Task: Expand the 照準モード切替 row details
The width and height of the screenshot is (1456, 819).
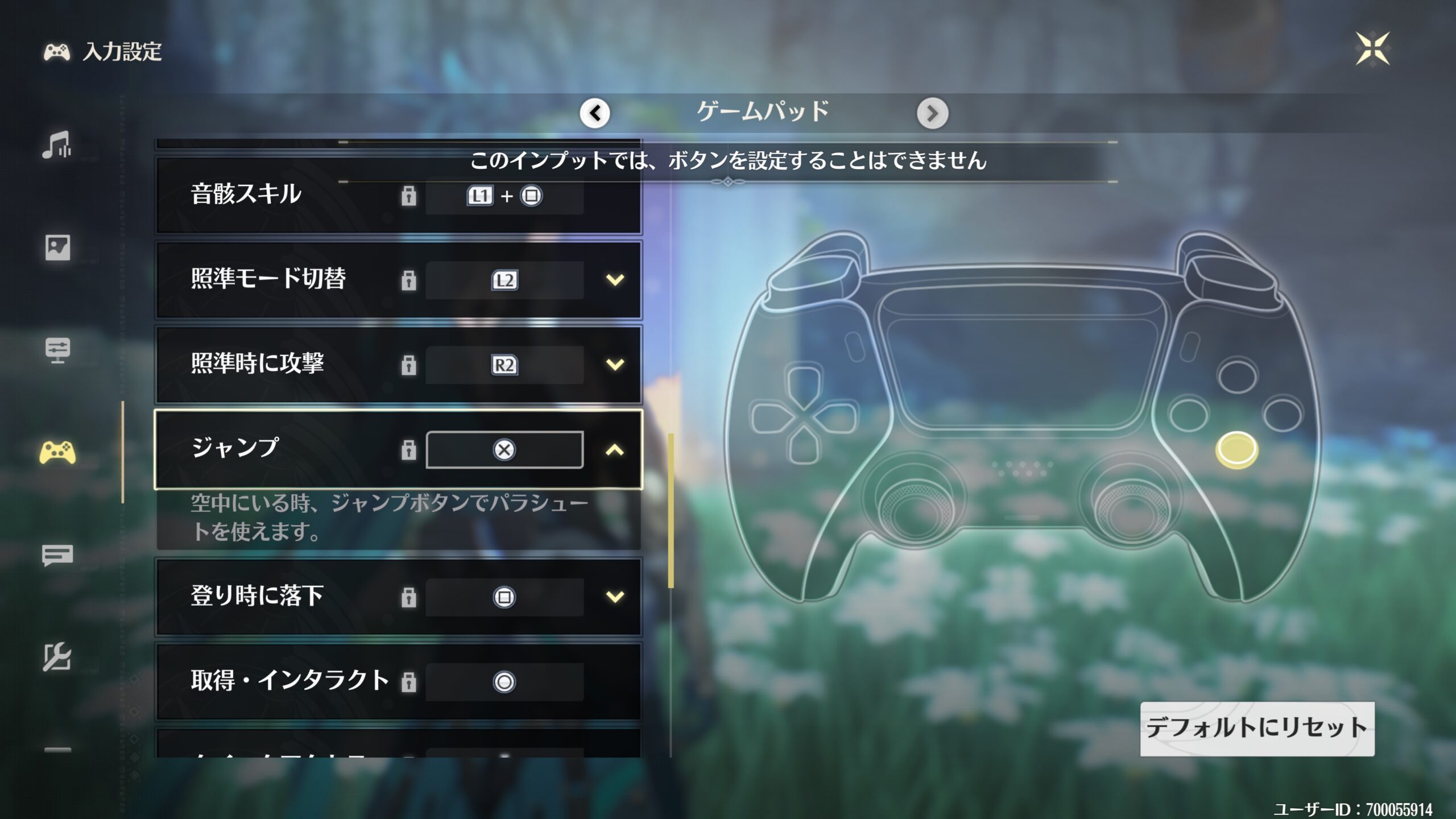Action: 615,280
